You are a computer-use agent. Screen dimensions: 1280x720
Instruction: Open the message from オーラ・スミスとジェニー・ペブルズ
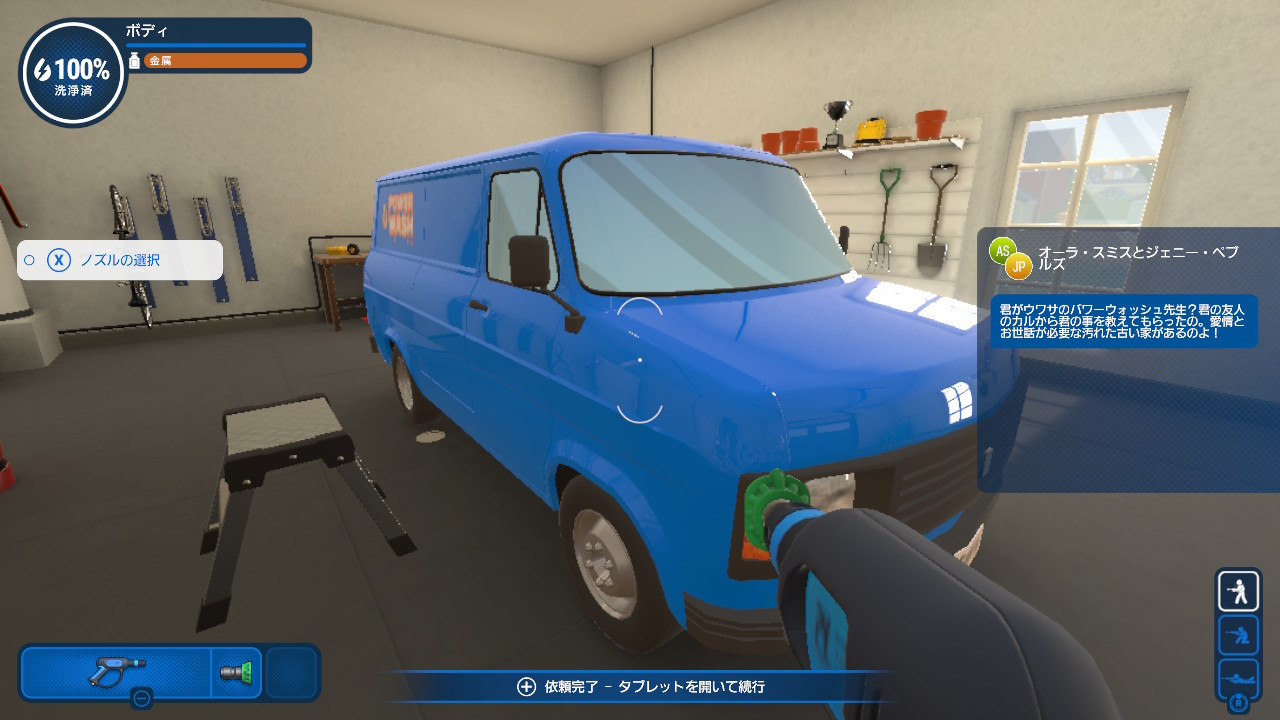click(1123, 321)
